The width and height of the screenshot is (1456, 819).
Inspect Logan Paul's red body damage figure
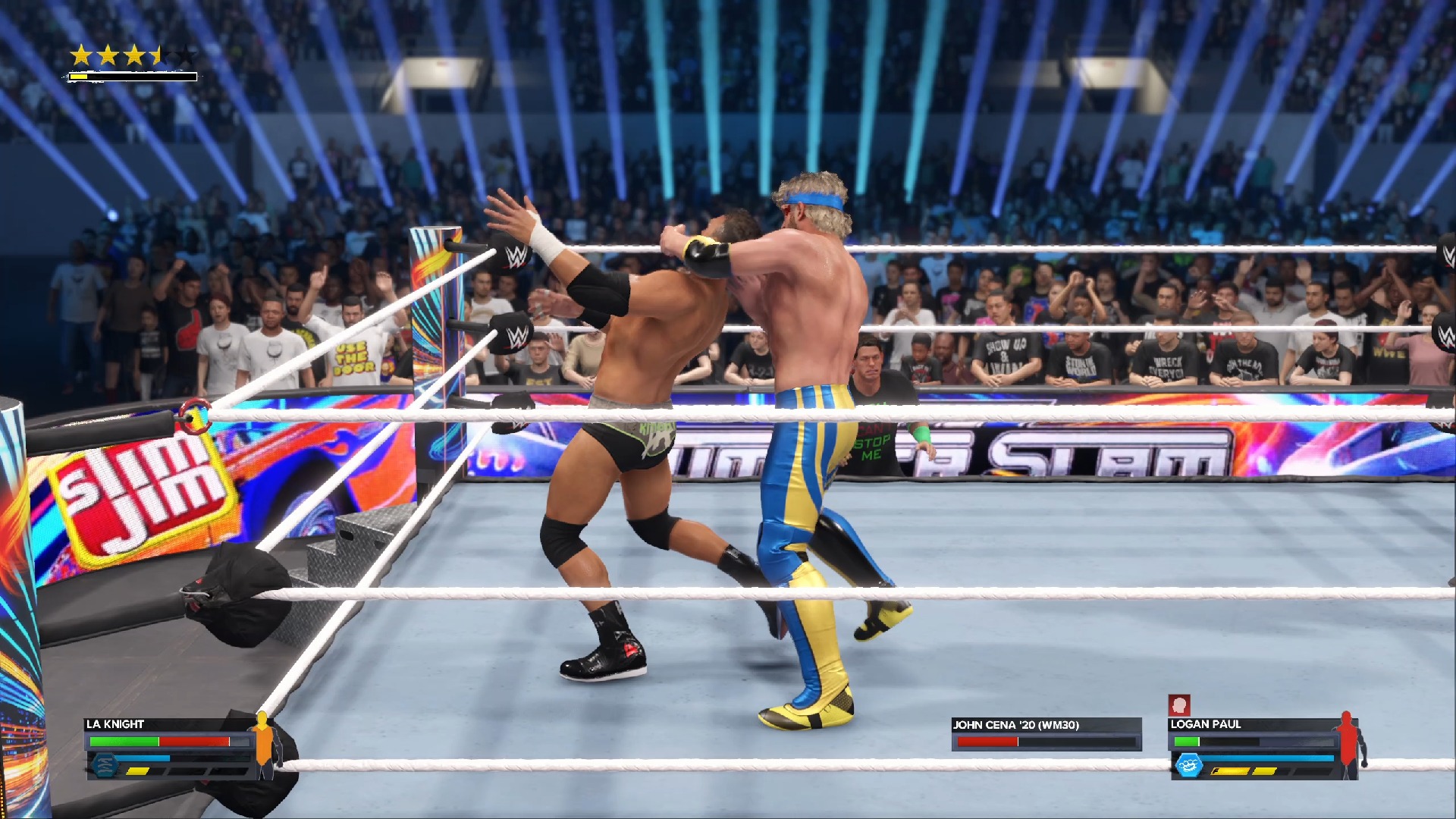click(x=1348, y=745)
